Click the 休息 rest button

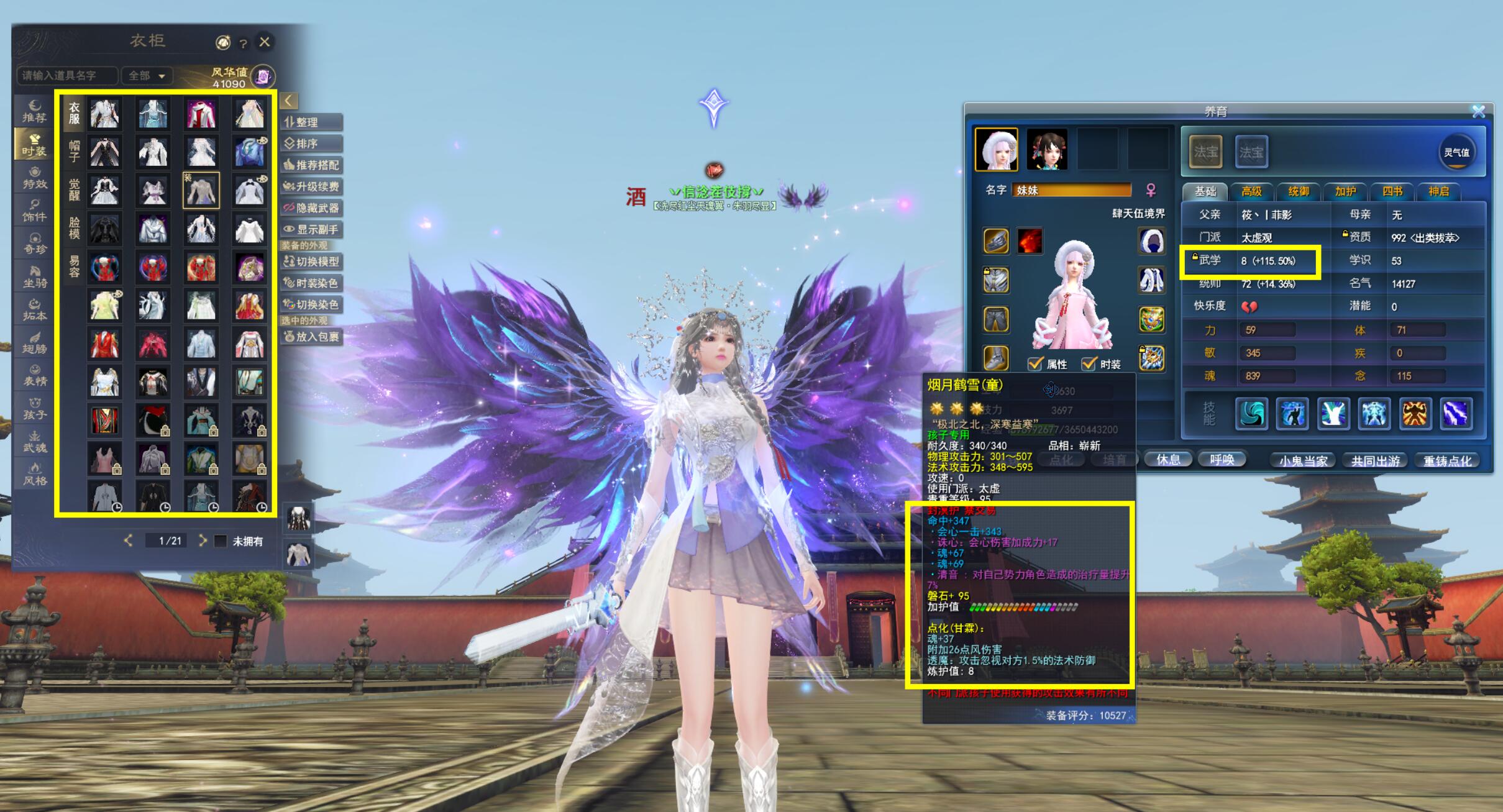(x=1167, y=460)
